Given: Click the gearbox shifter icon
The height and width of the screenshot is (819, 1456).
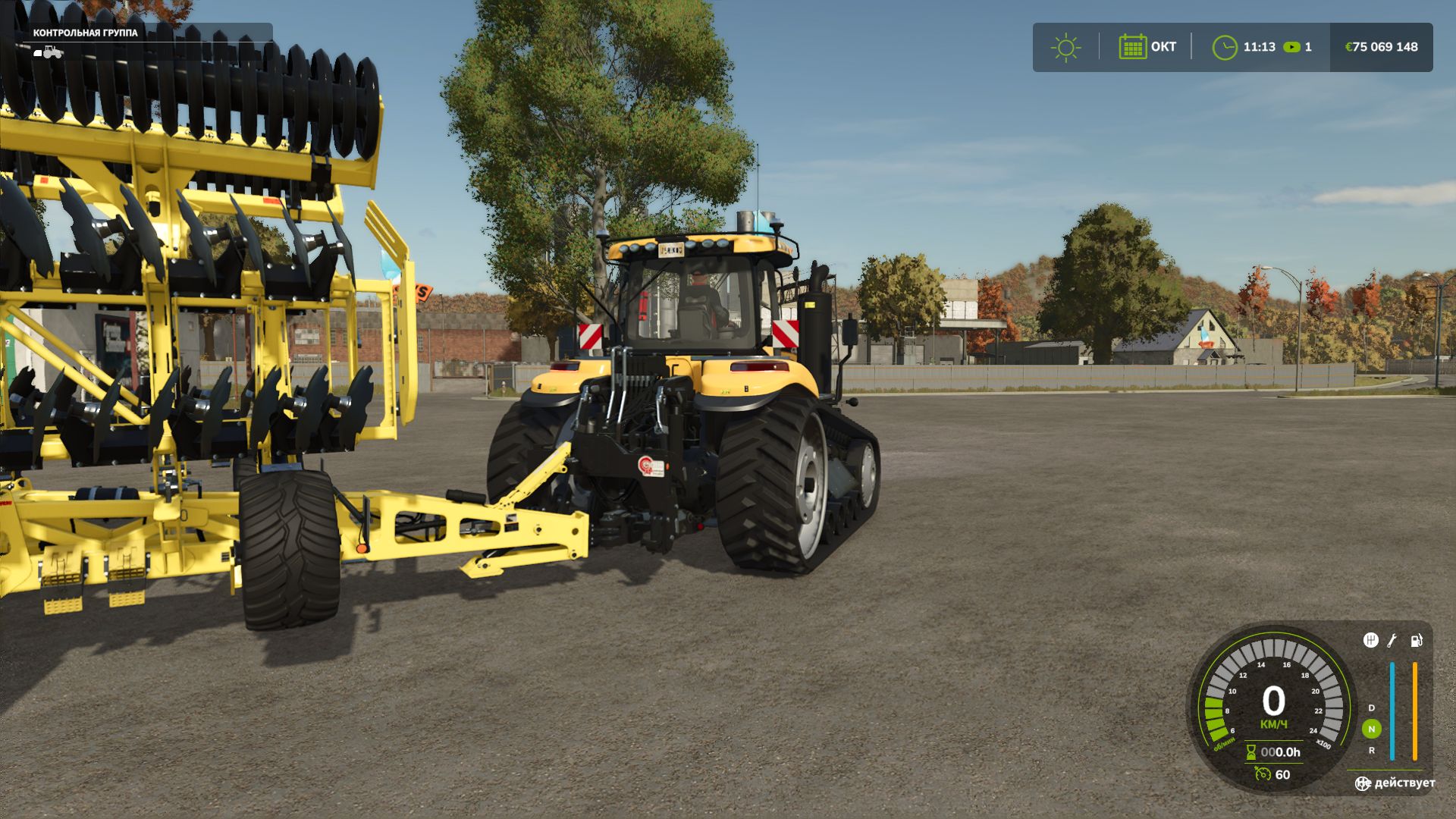Looking at the screenshot, I should pyautogui.click(x=1370, y=641).
